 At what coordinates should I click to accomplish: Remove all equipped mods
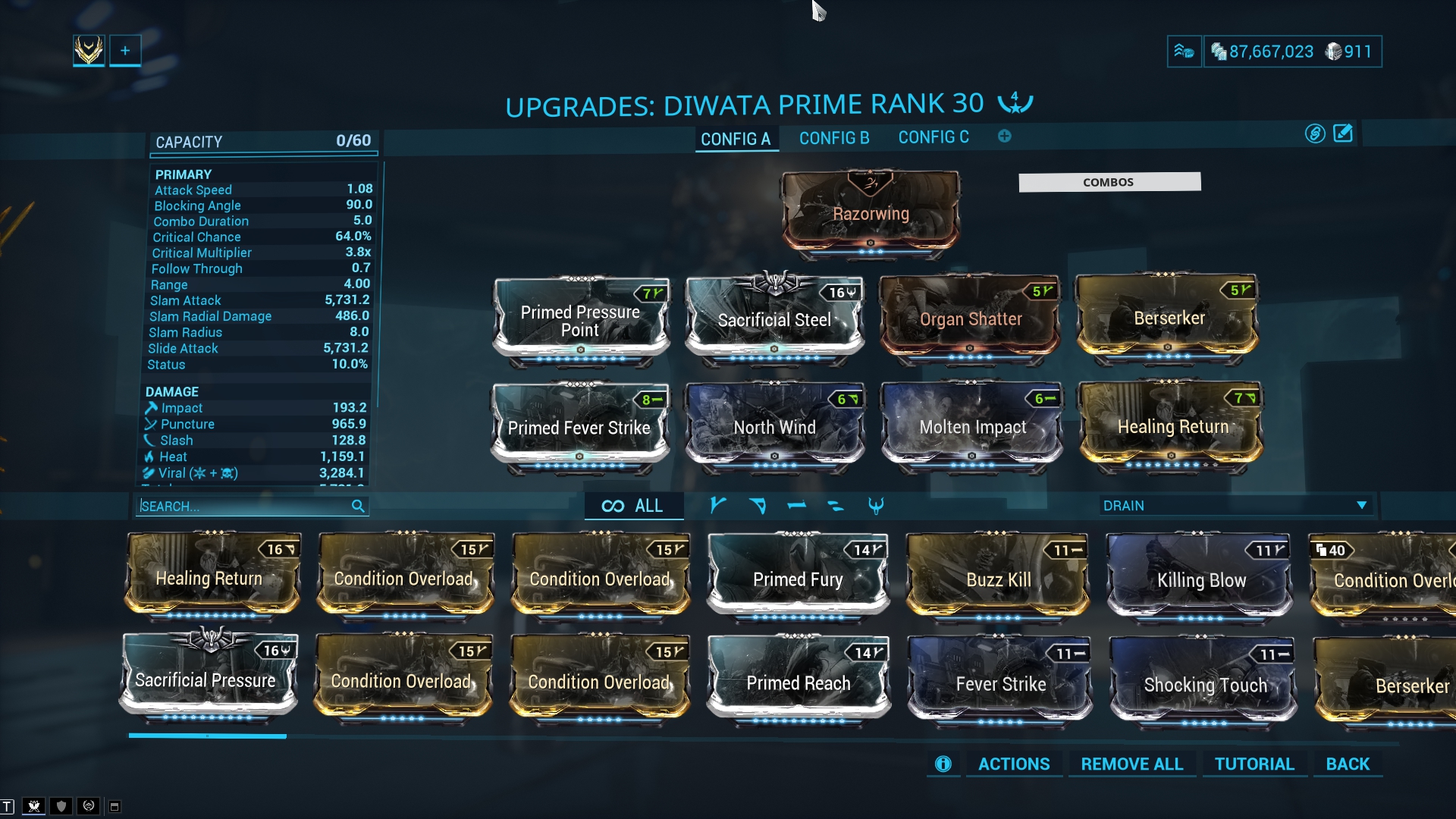point(1131,764)
